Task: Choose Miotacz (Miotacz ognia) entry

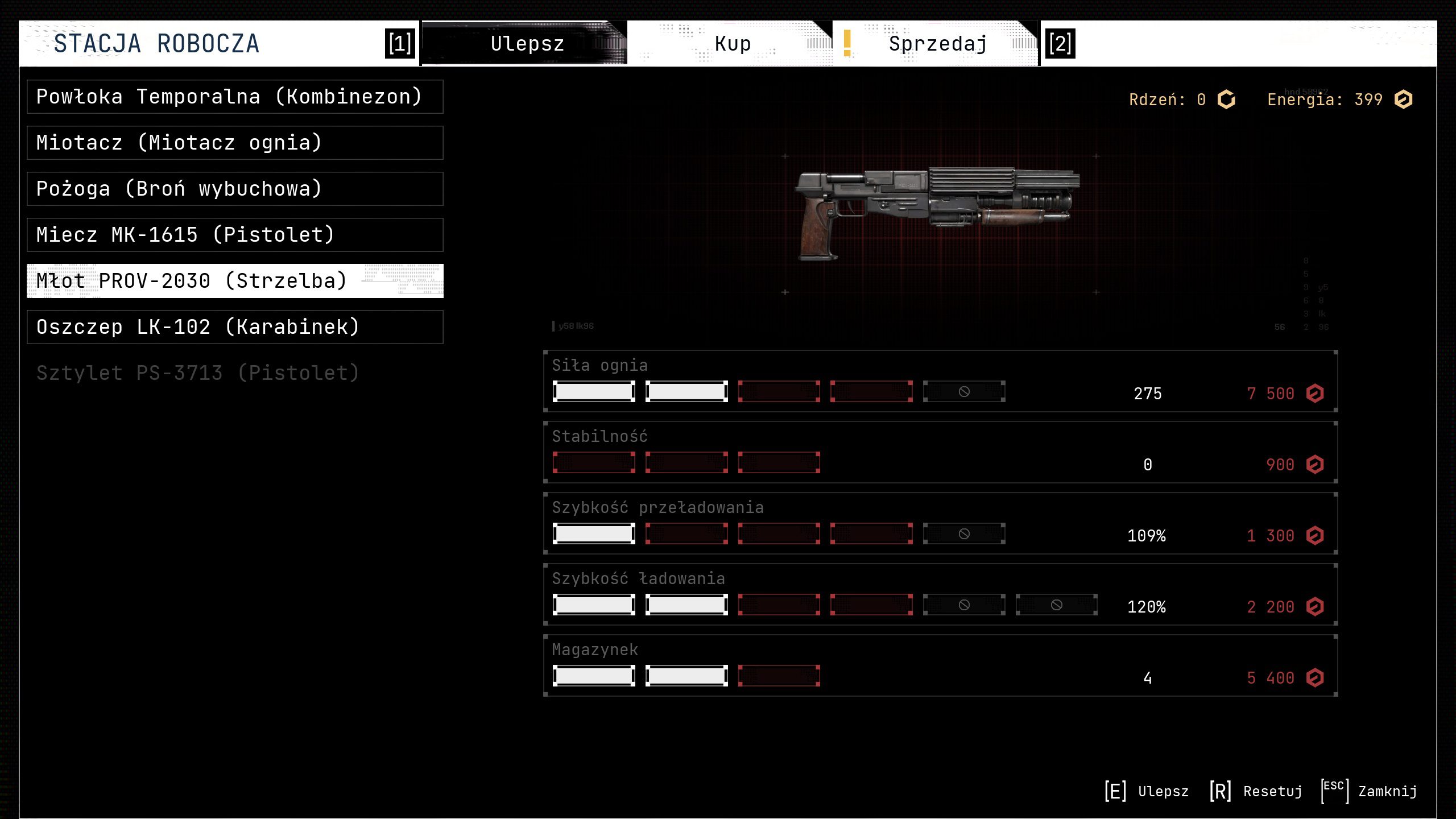Action: coord(234,143)
